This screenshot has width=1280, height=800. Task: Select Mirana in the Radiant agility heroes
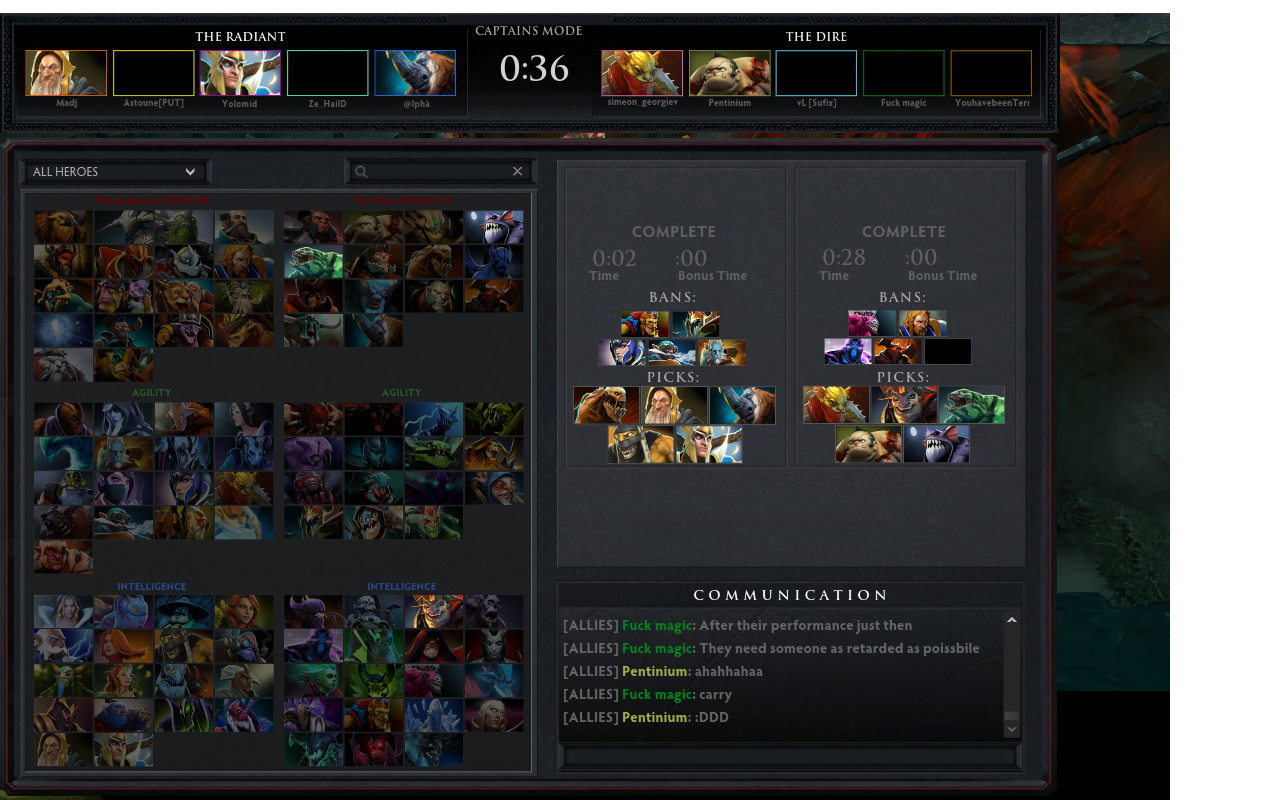pyautogui.click(x=244, y=419)
